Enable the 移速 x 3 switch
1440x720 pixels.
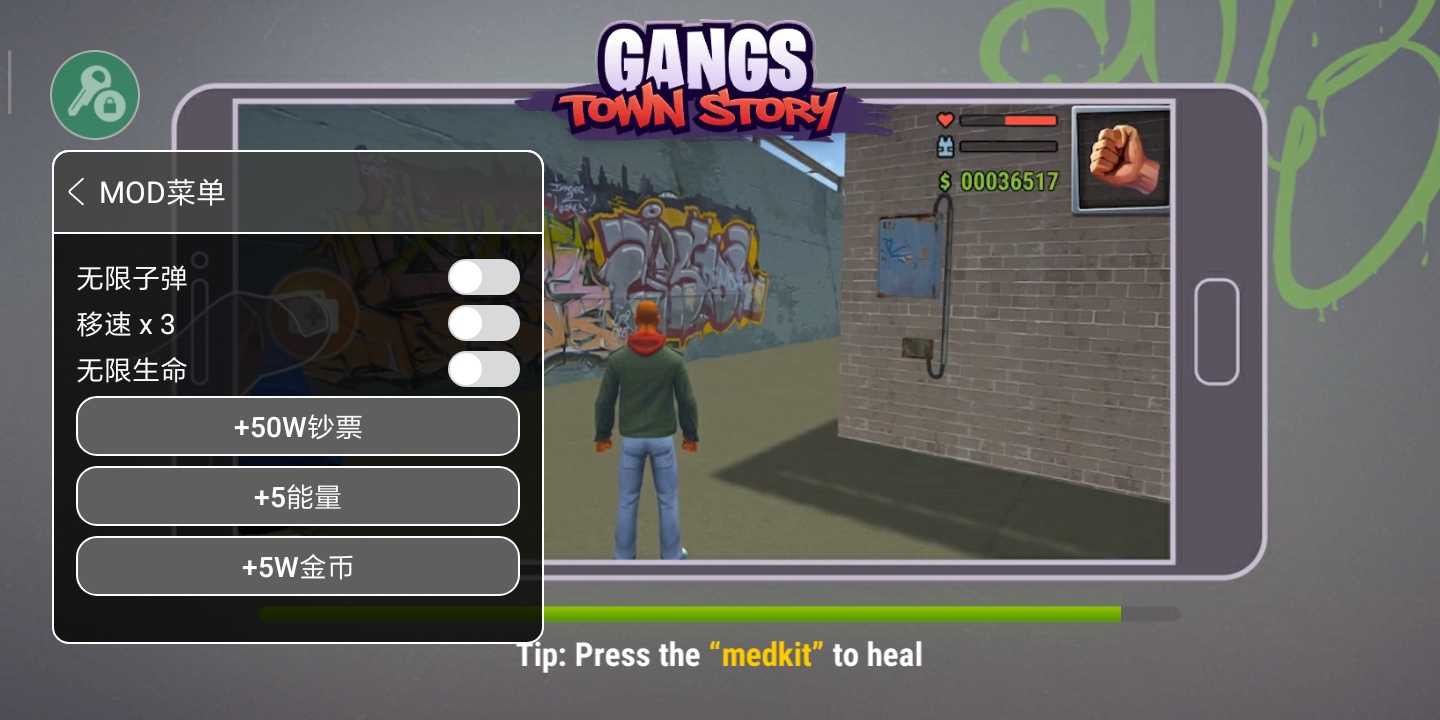[x=483, y=323]
